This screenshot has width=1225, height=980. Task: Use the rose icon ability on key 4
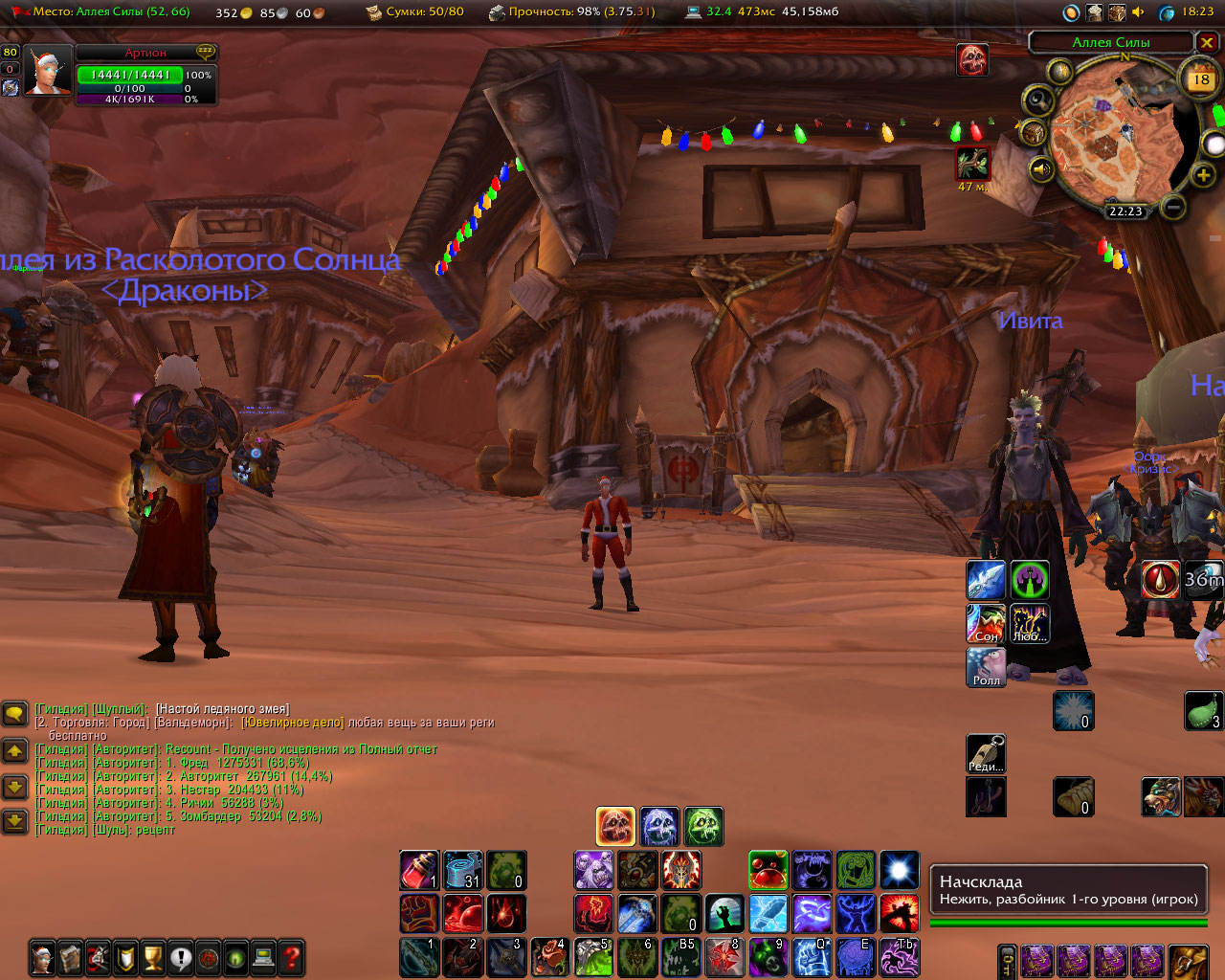(x=550, y=957)
